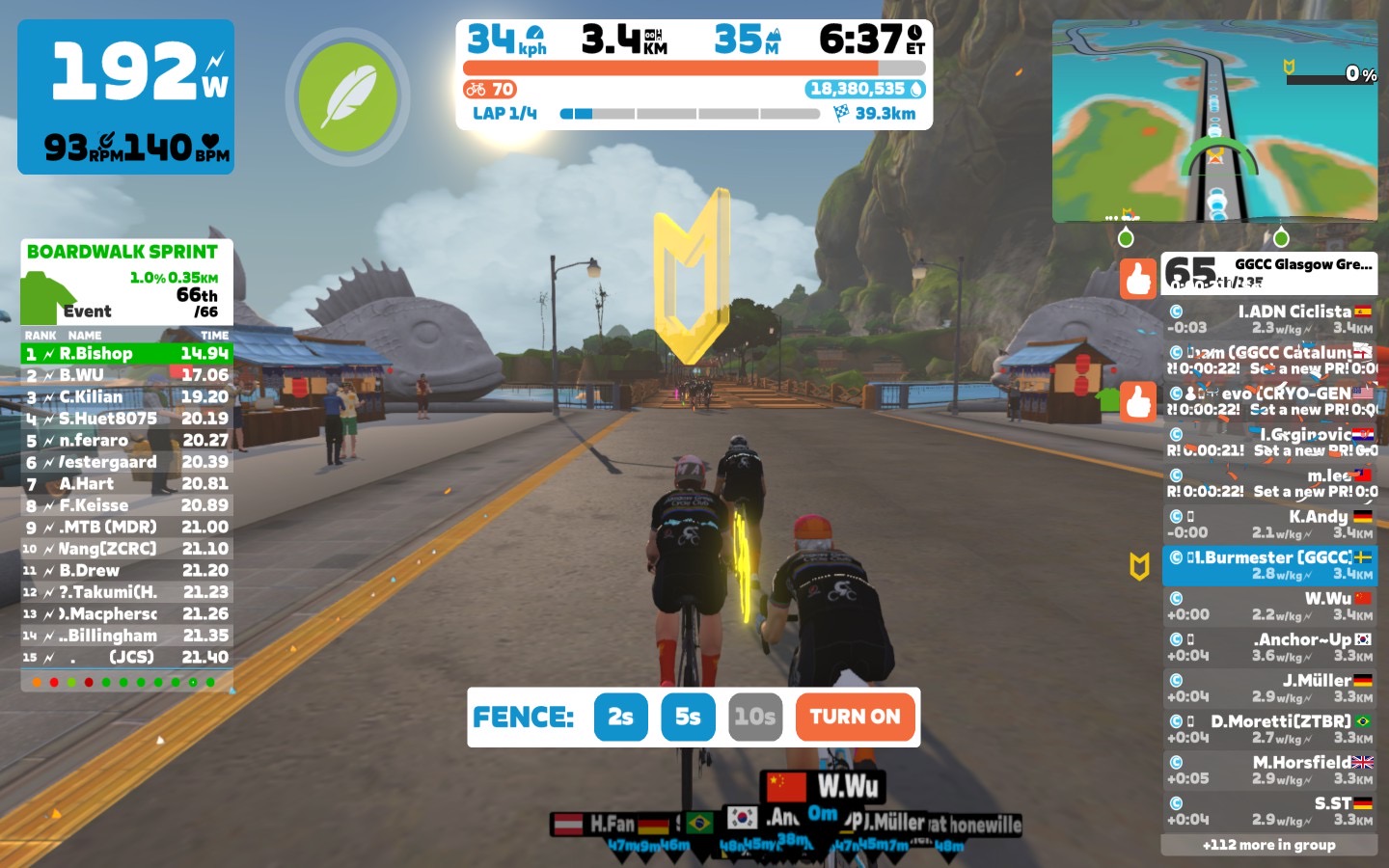Choose A.Hart in sprint rankings
Viewport: 1389px width, 868px height.
click(x=126, y=484)
